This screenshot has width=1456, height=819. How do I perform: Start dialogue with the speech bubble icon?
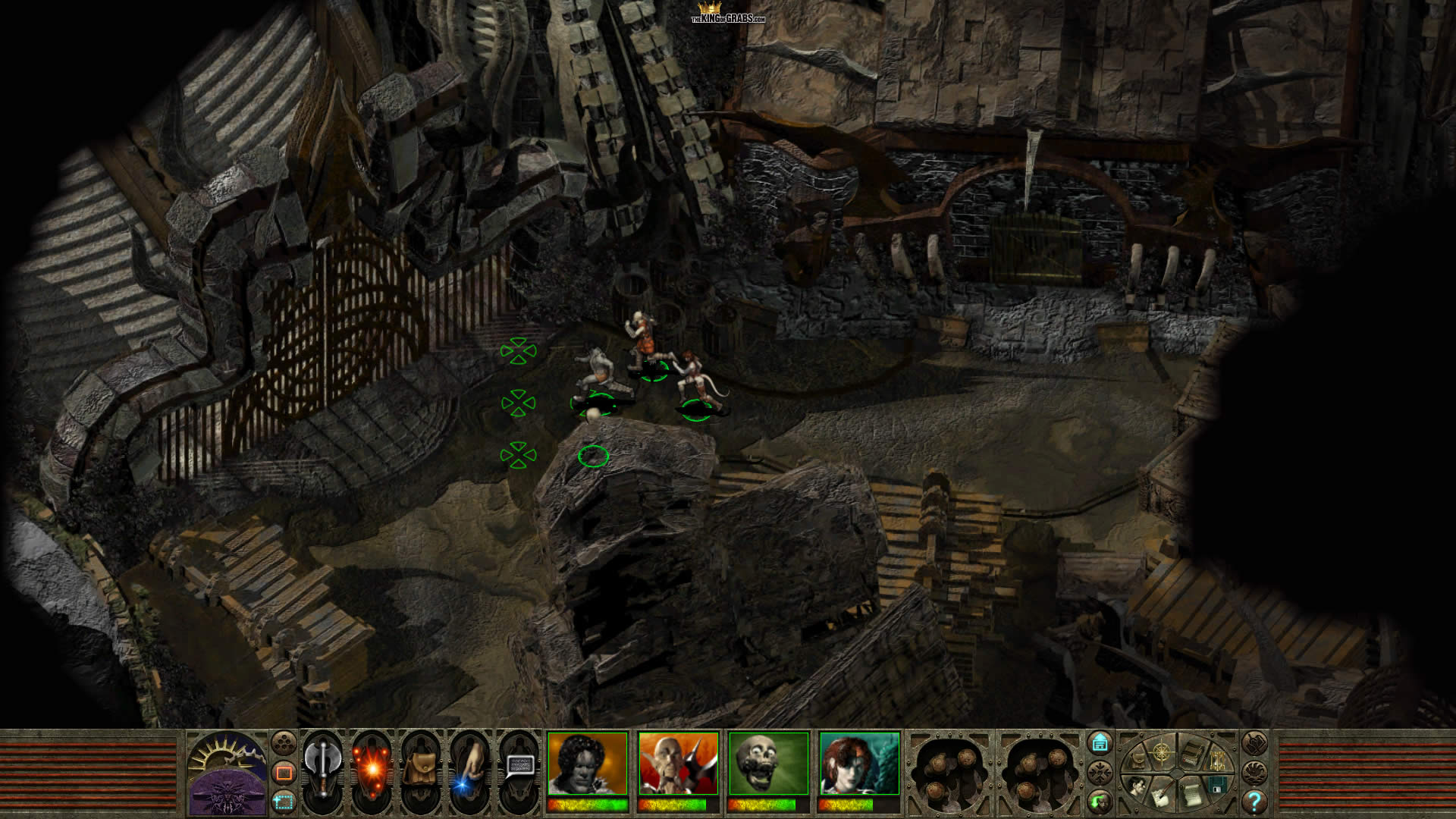(x=519, y=767)
